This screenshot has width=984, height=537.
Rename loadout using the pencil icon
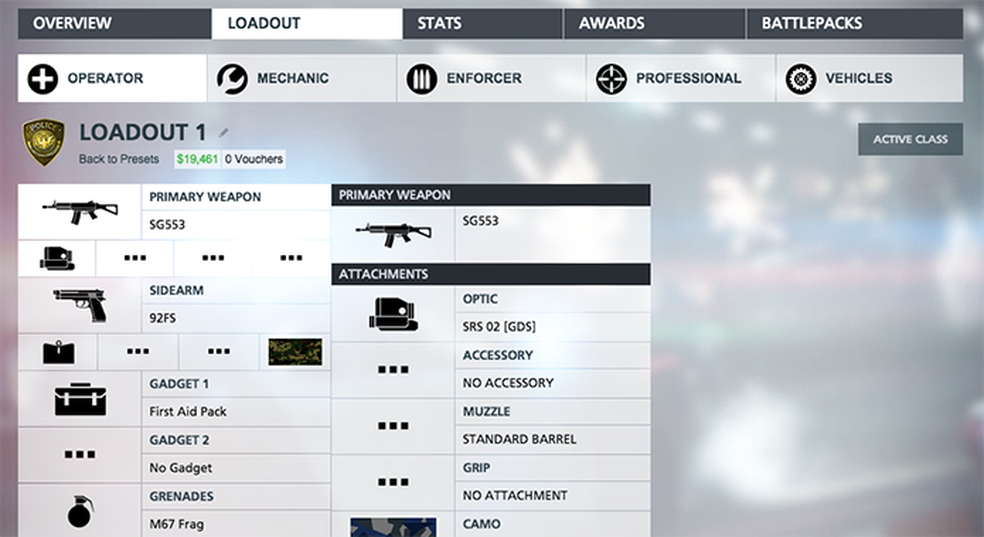coord(224,132)
